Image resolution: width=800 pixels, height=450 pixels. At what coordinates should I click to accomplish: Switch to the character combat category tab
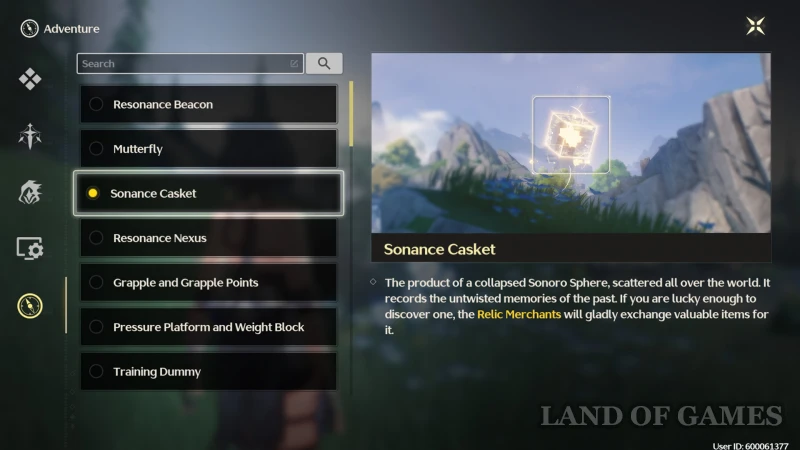30,135
